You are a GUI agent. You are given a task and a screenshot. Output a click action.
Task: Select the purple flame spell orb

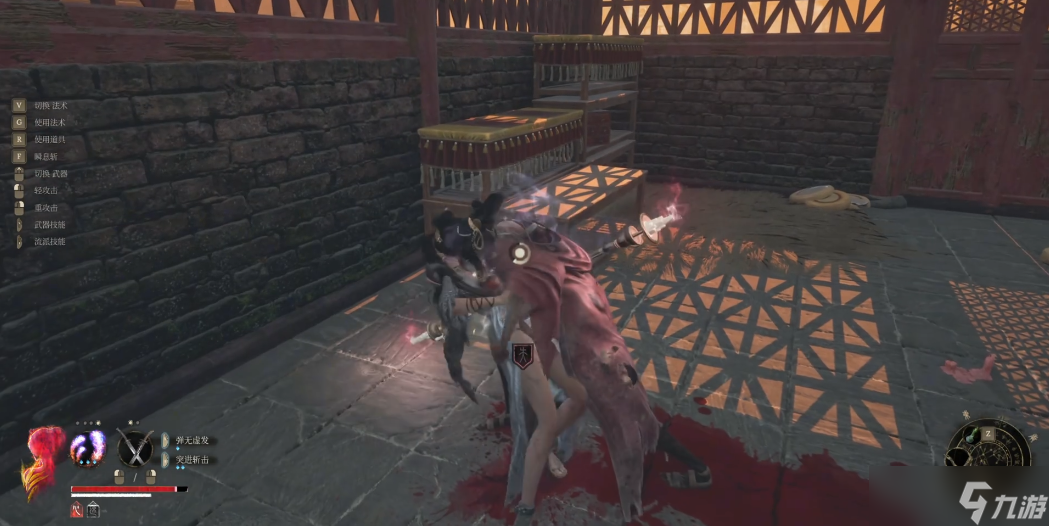tap(88, 448)
